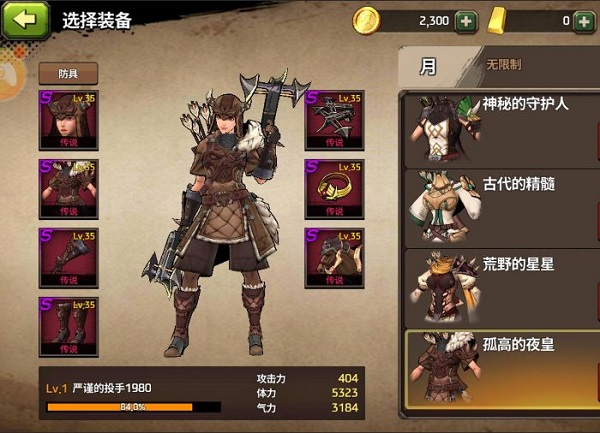Add gold coins with the plus button
Screen dimensions: 600x433
465,20
